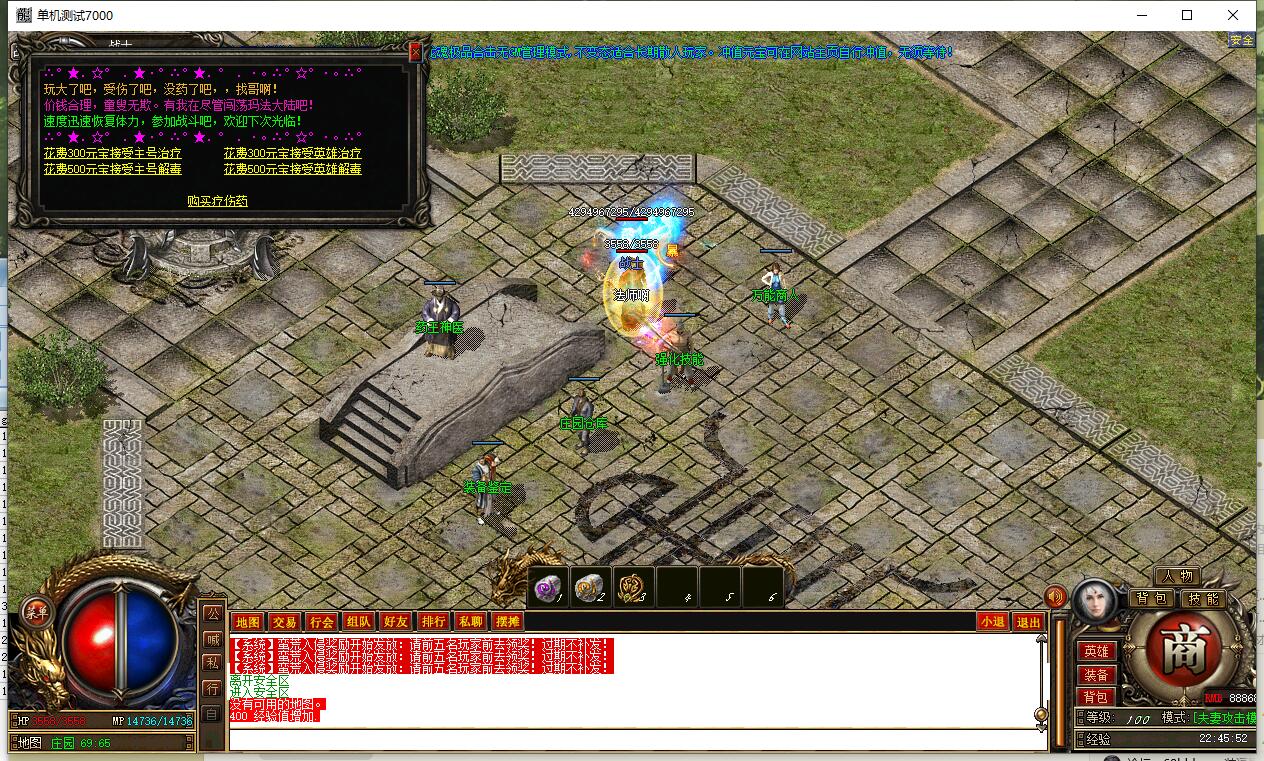The height and width of the screenshot is (761, 1264).
Task: Close the NPC dialogue panel
Action: point(415,53)
